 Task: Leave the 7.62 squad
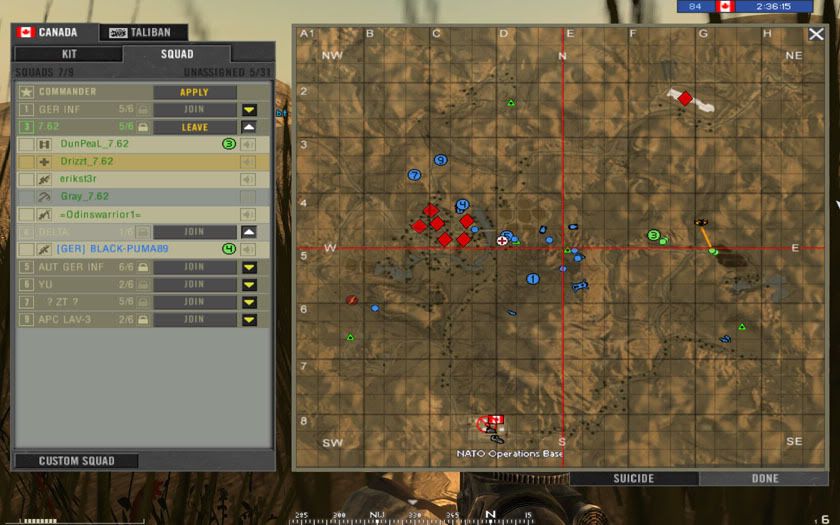click(194, 127)
